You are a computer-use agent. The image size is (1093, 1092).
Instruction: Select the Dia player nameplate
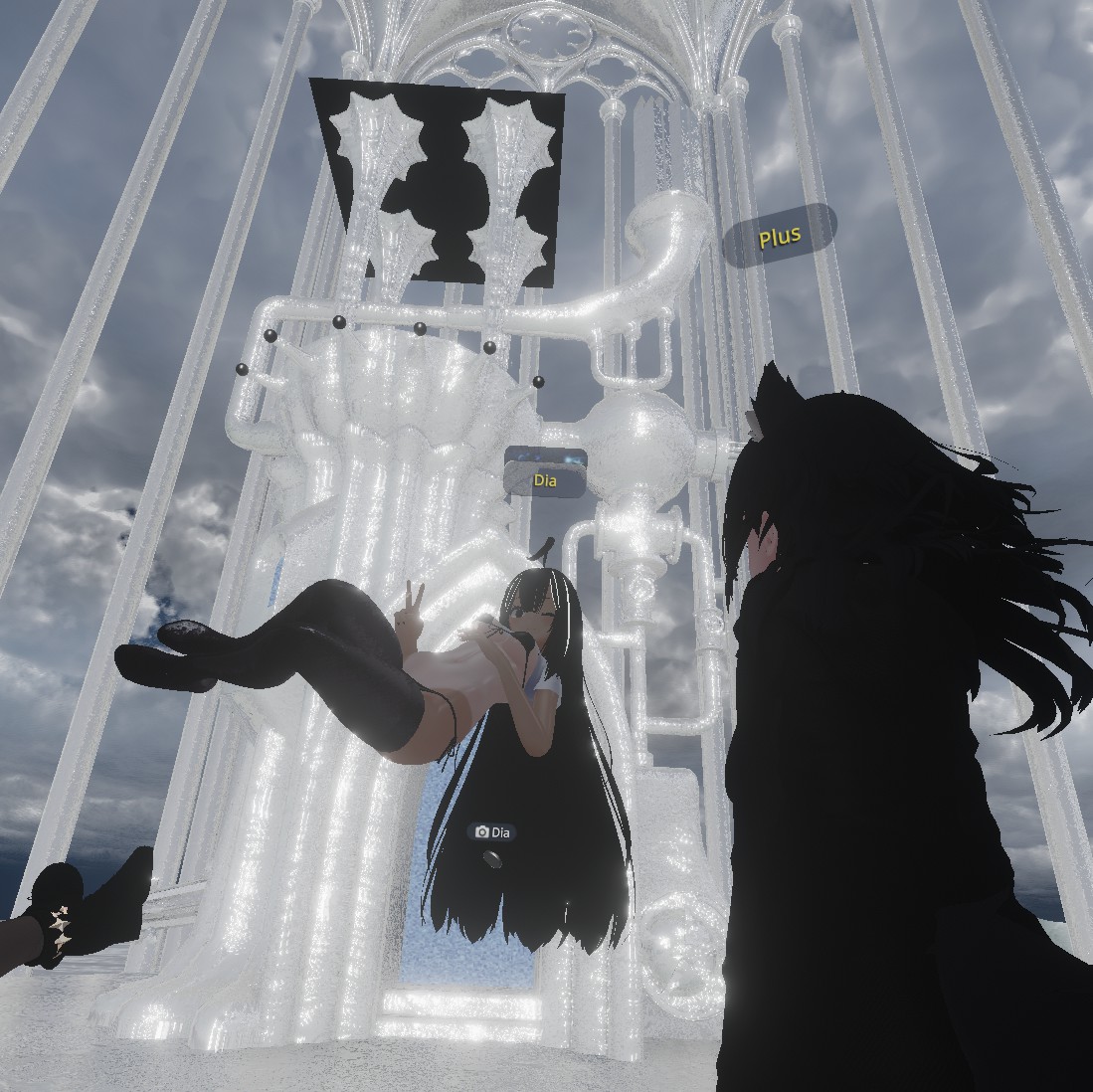(x=545, y=480)
